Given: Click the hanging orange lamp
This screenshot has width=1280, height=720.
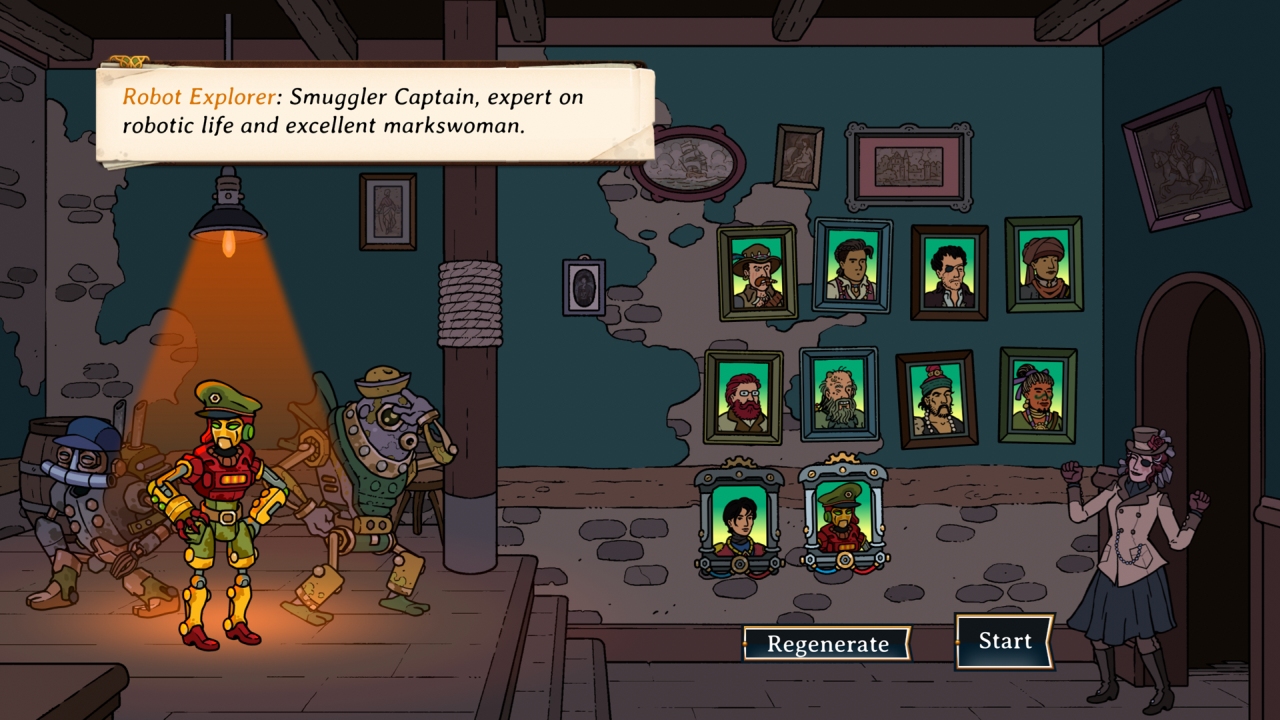Looking at the screenshot, I should (228, 215).
